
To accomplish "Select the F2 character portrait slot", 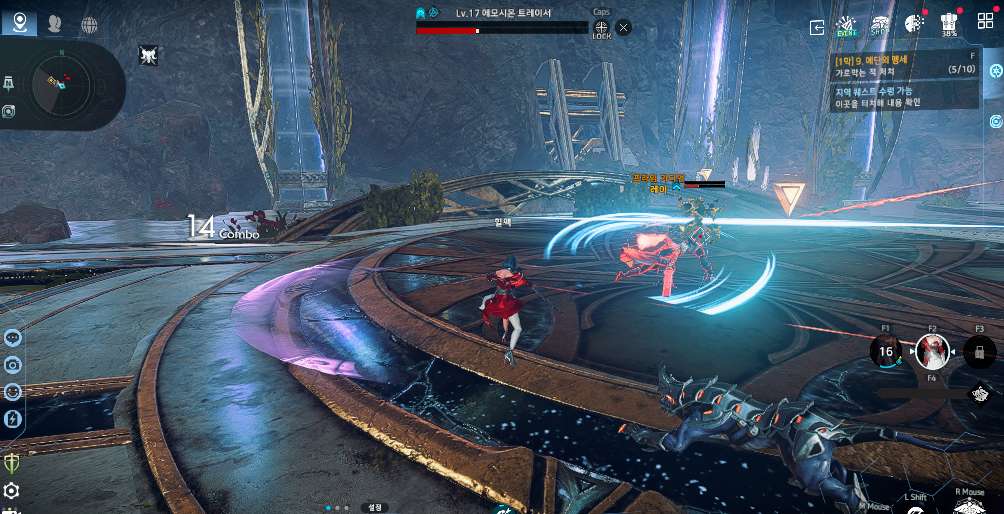I will (x=932, y=351).
